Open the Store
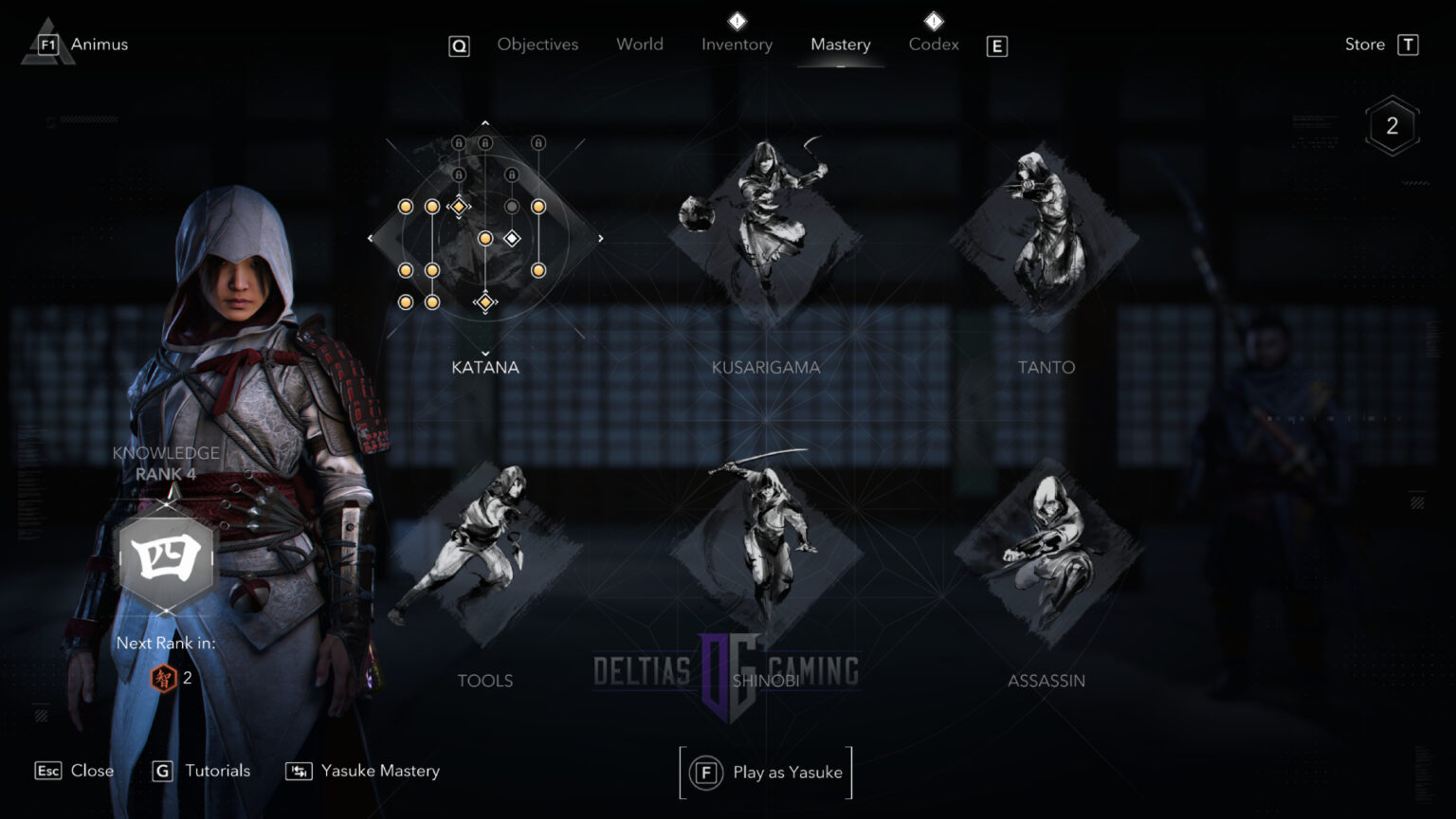The height and width of the screenshot is (819, 1456). pyautogui.click(x=1364, y=44)
